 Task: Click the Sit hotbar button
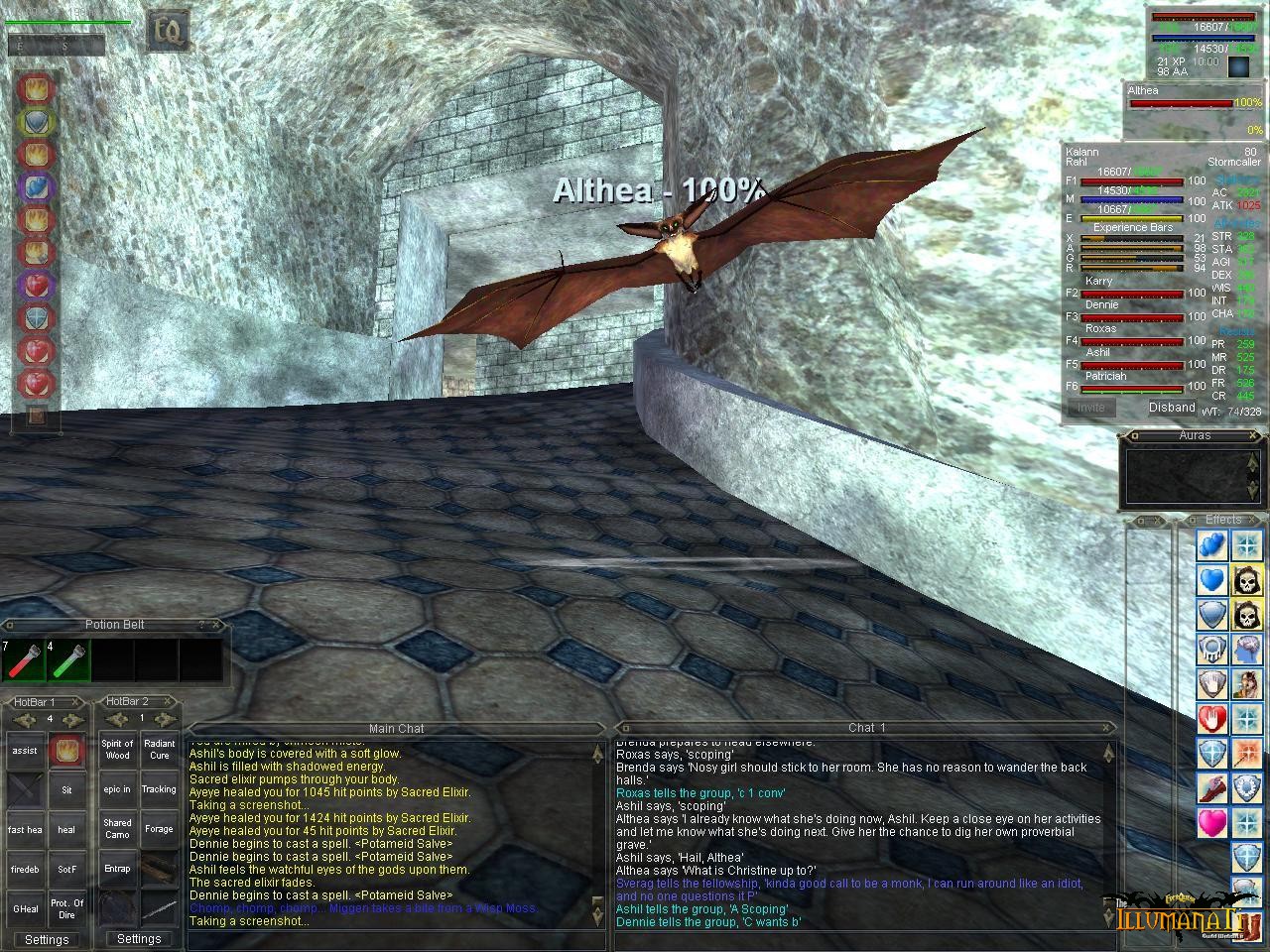[66, 790]
